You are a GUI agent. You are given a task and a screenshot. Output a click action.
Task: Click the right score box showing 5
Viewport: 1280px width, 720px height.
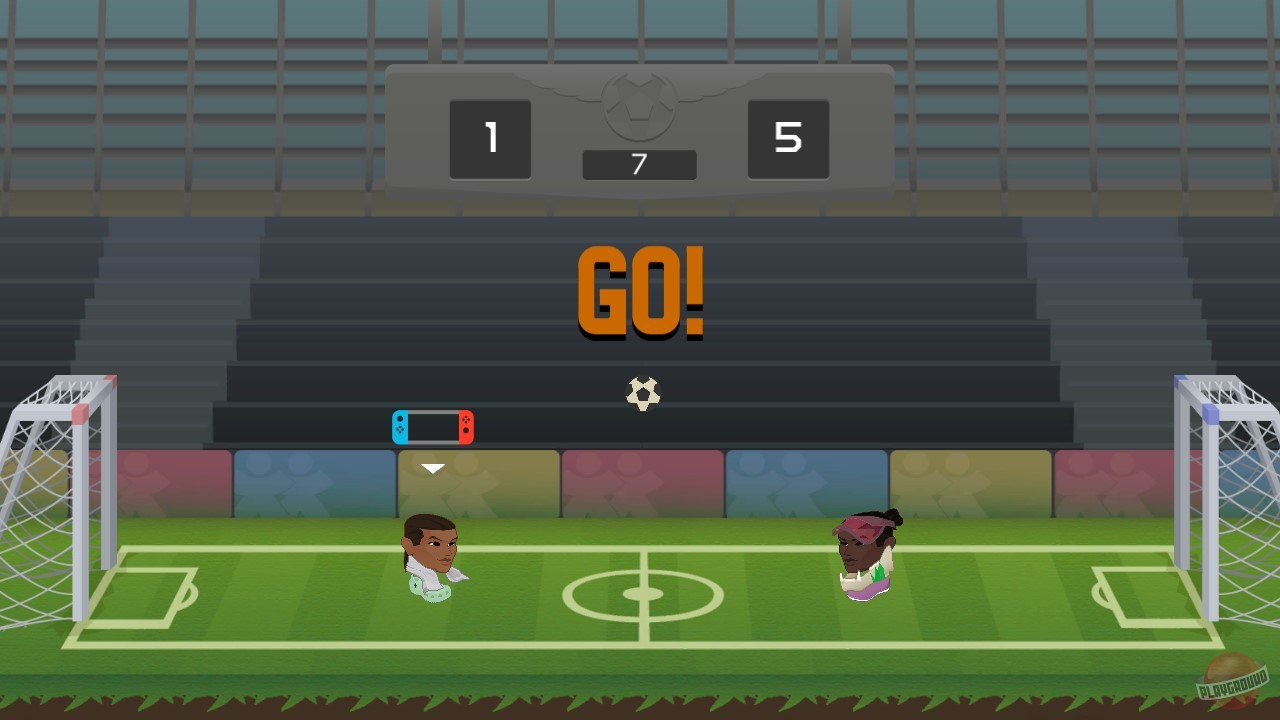788,138
